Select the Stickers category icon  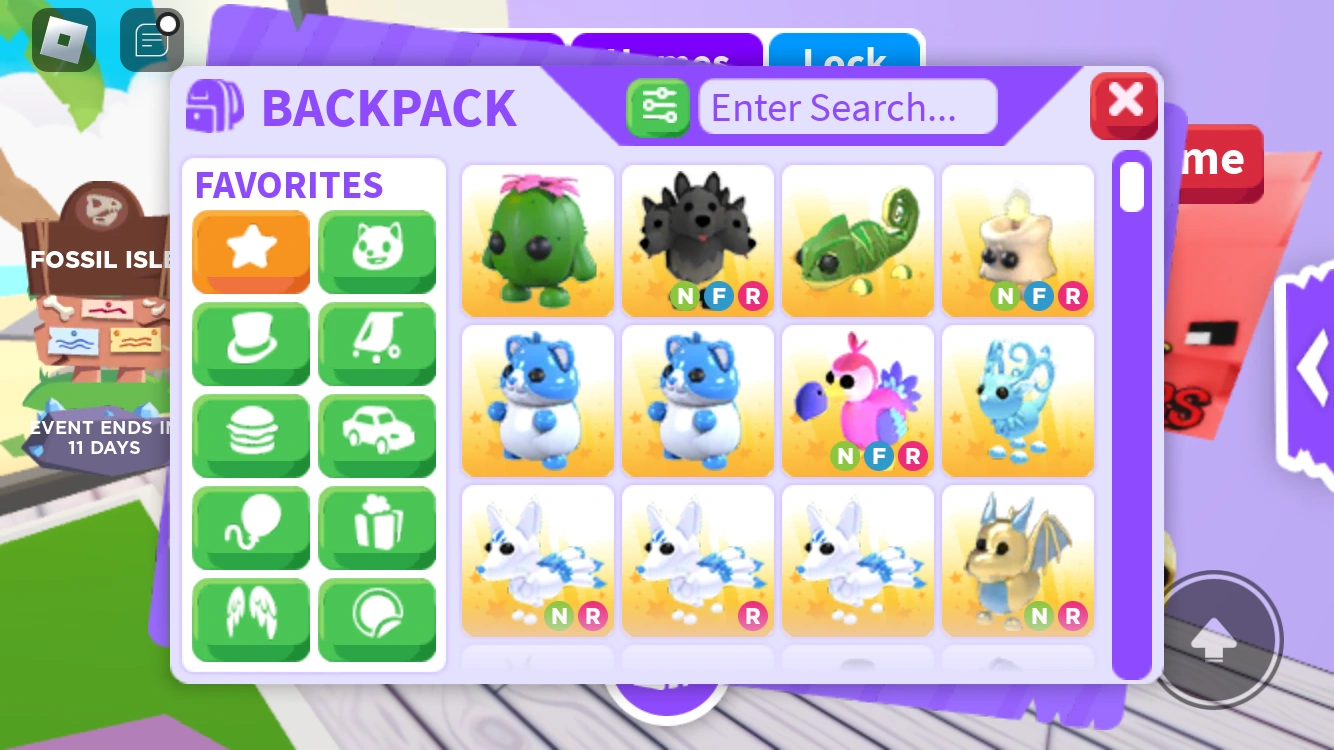(377, 620)
